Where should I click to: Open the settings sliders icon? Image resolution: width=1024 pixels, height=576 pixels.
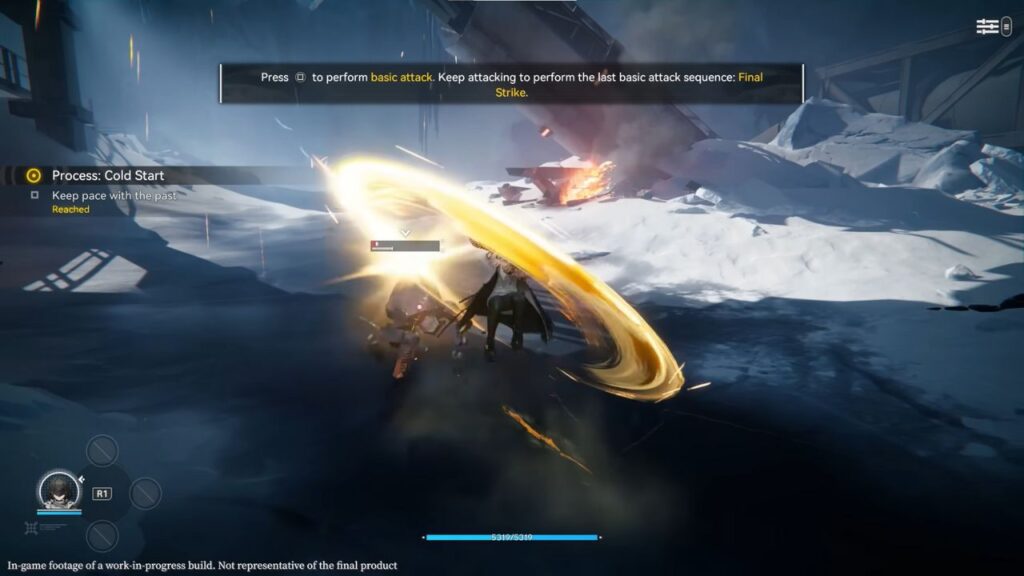[988, 27]
